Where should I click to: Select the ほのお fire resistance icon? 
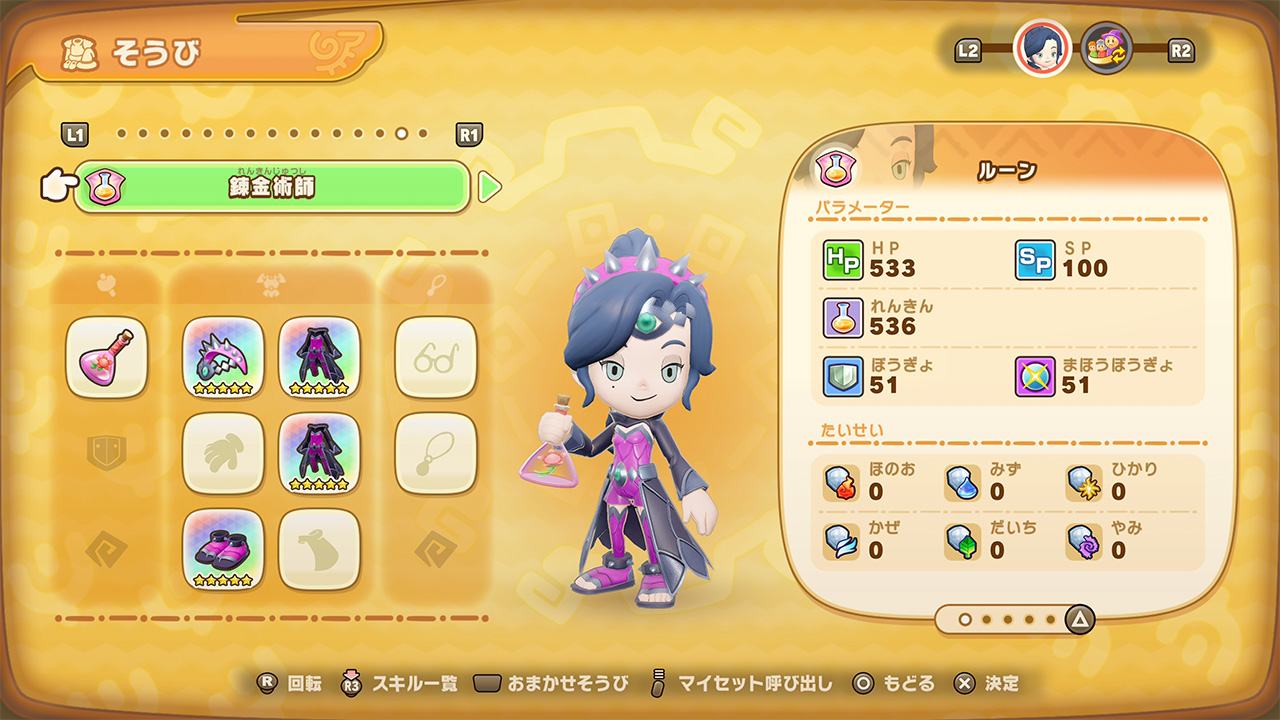(x=840, y=482)
